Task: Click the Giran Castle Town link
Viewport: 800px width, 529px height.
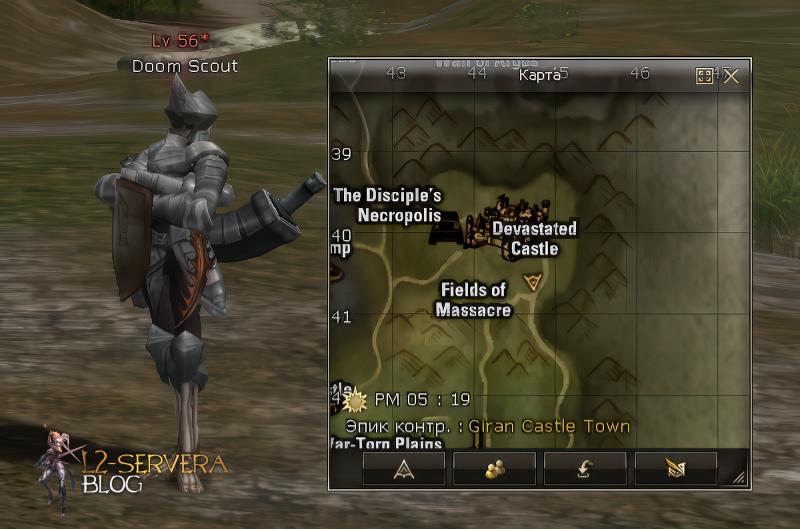Action: point(549,426)
